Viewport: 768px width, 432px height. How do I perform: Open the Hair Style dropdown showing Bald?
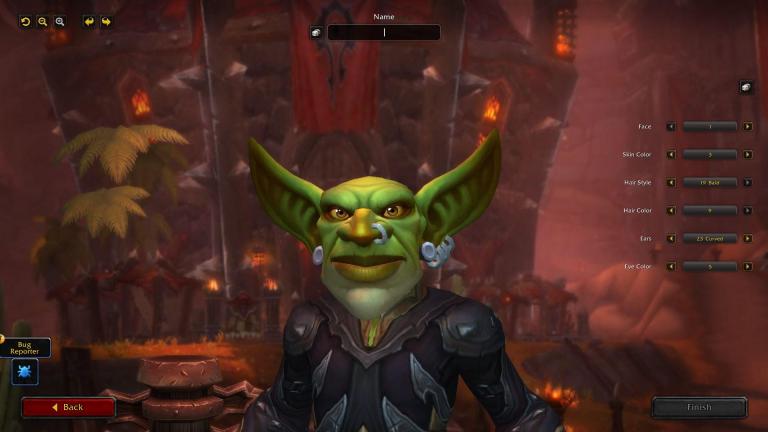[x=710, y=182]
